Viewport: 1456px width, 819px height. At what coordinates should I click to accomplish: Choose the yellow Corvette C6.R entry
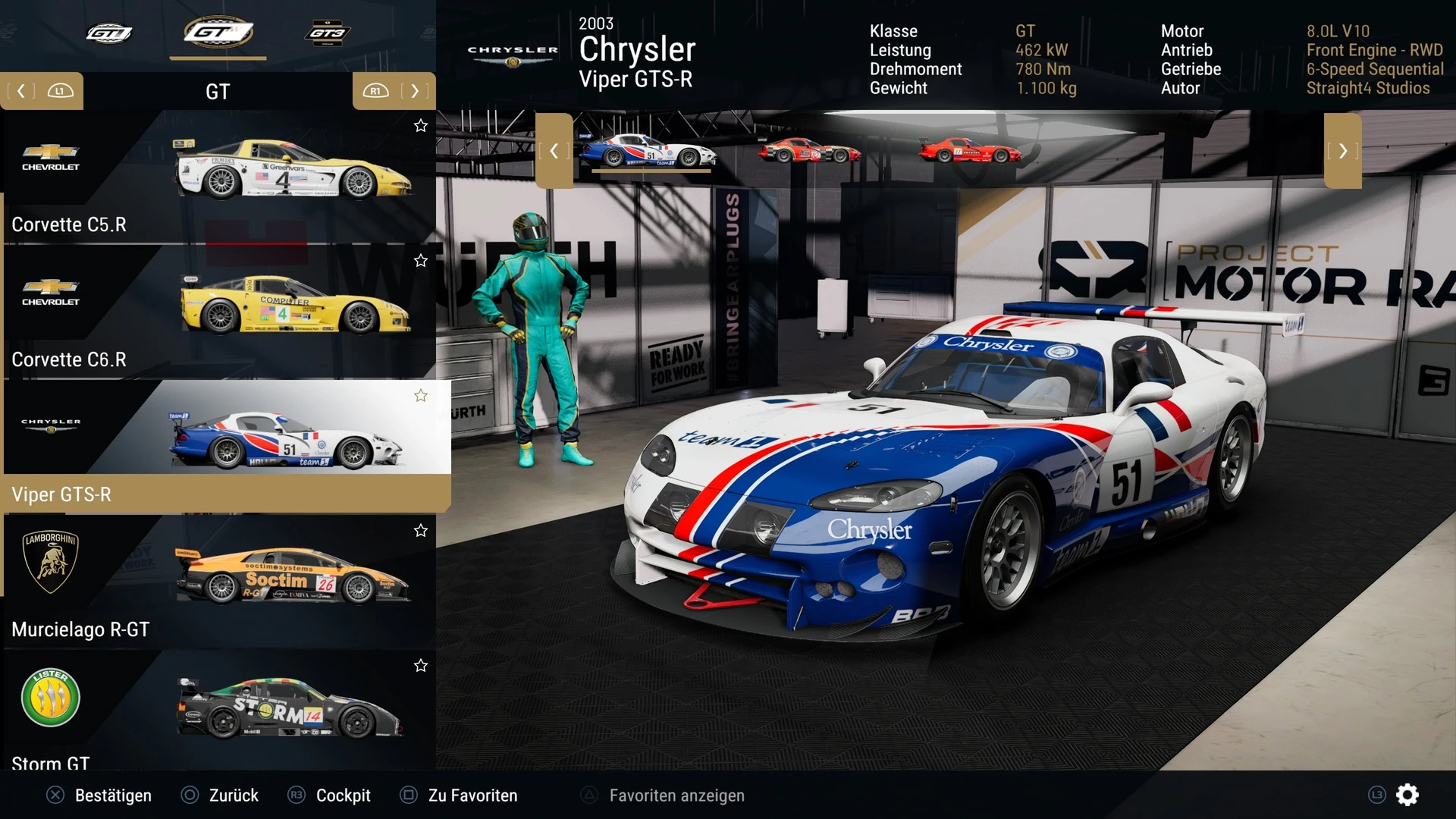pos(220,312)
